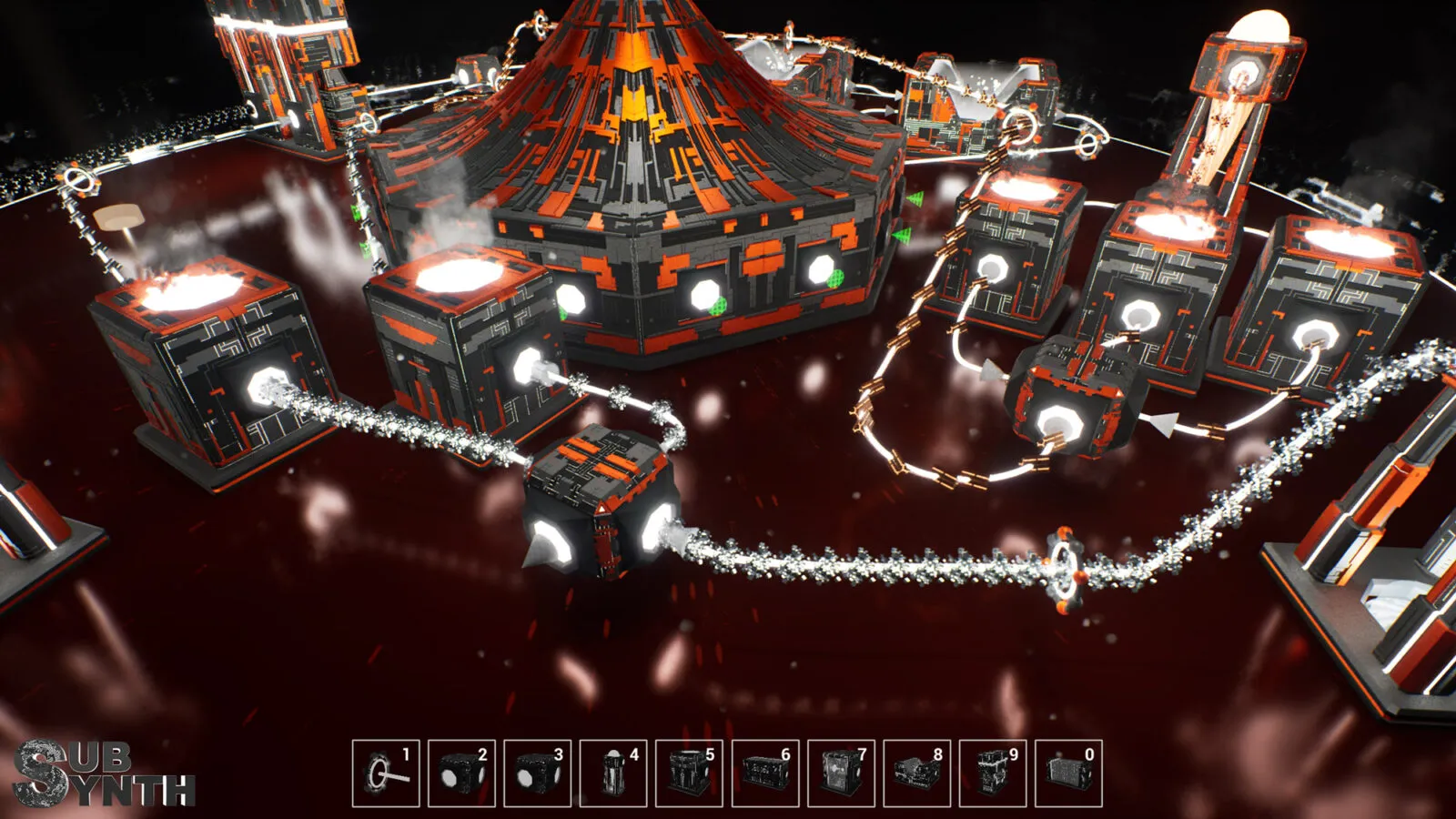Image resolution: width=1456 pixels, height=819 pixels.
Task: Choose the cube block in hotbar slot 2
Action: pyautogui.click(x=461, y=773)
